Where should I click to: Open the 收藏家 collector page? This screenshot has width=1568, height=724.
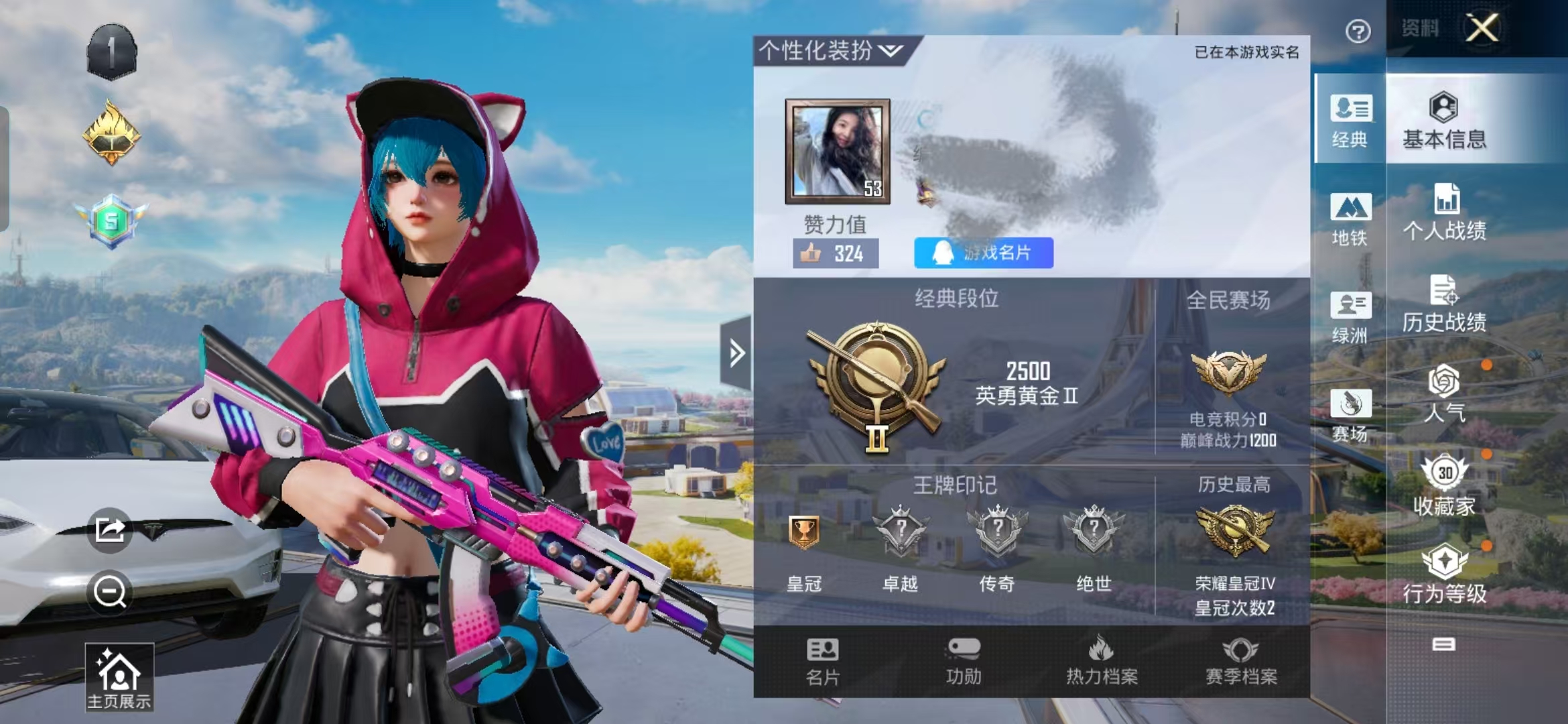point(1444,486)
